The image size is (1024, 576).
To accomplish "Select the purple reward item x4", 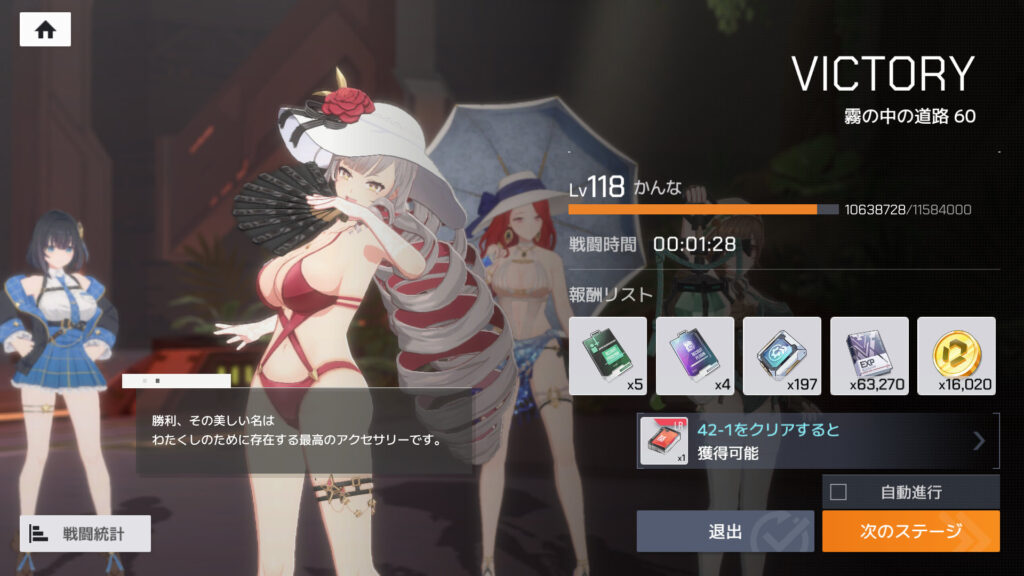I will [695, 356].
